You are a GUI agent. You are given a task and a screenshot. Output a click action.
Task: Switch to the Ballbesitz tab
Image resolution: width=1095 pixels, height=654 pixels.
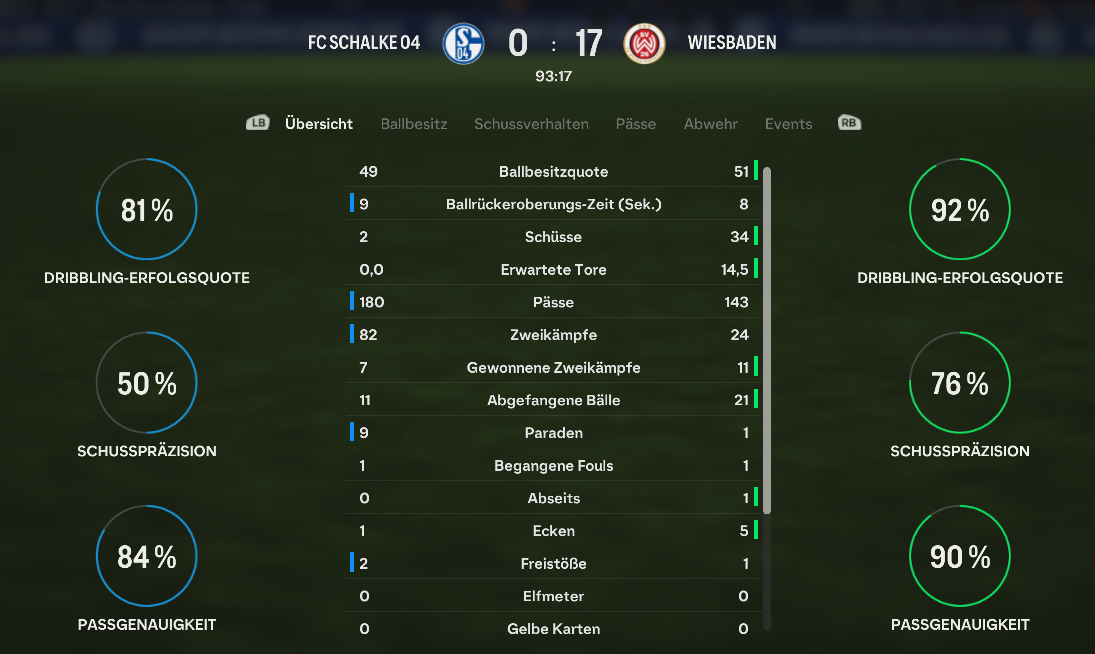414,124
